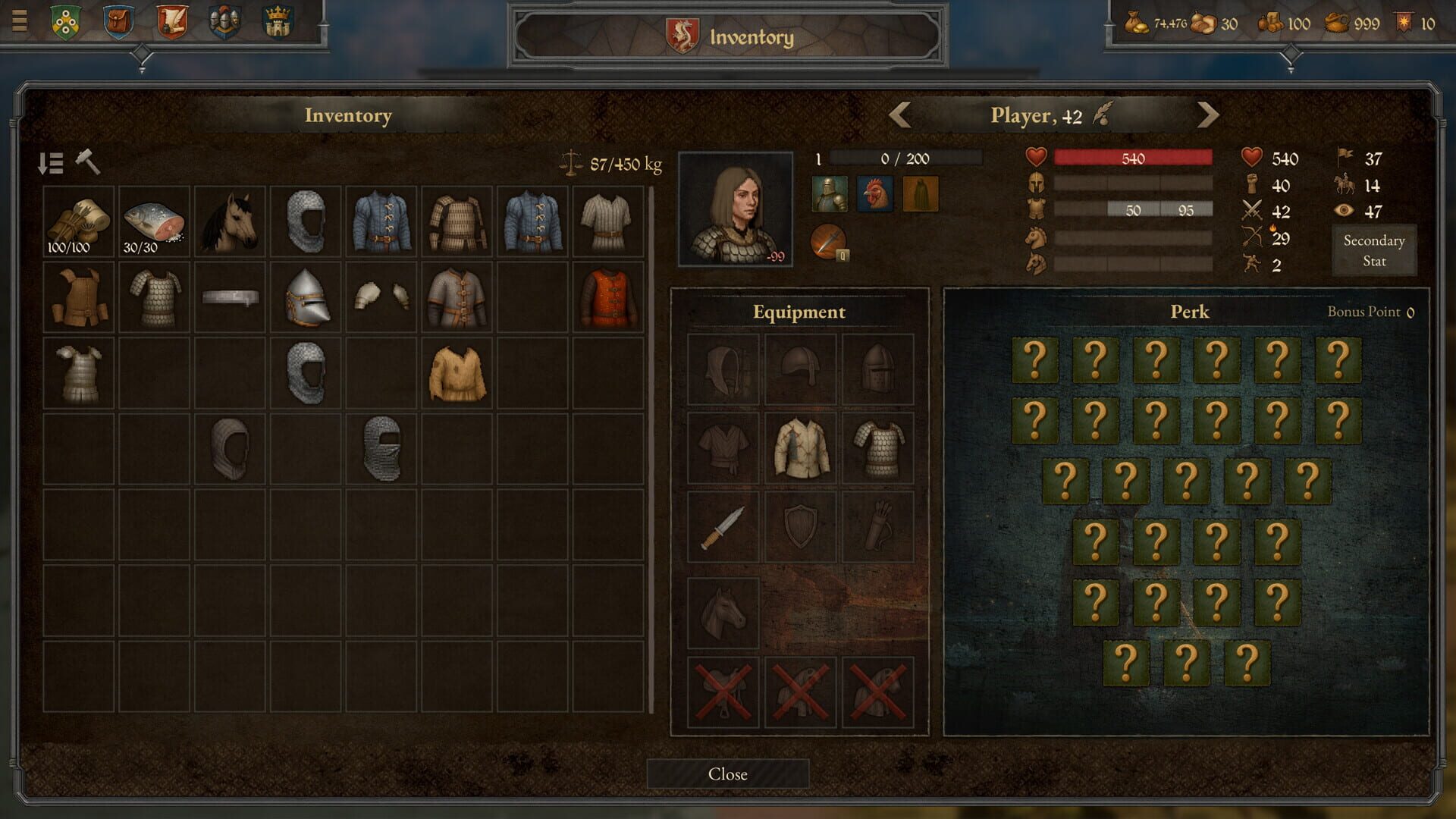Open the knights helmets shield icon
Image resolution: width=1456 pixels, height=819 pixels.
tap(227, 21)
